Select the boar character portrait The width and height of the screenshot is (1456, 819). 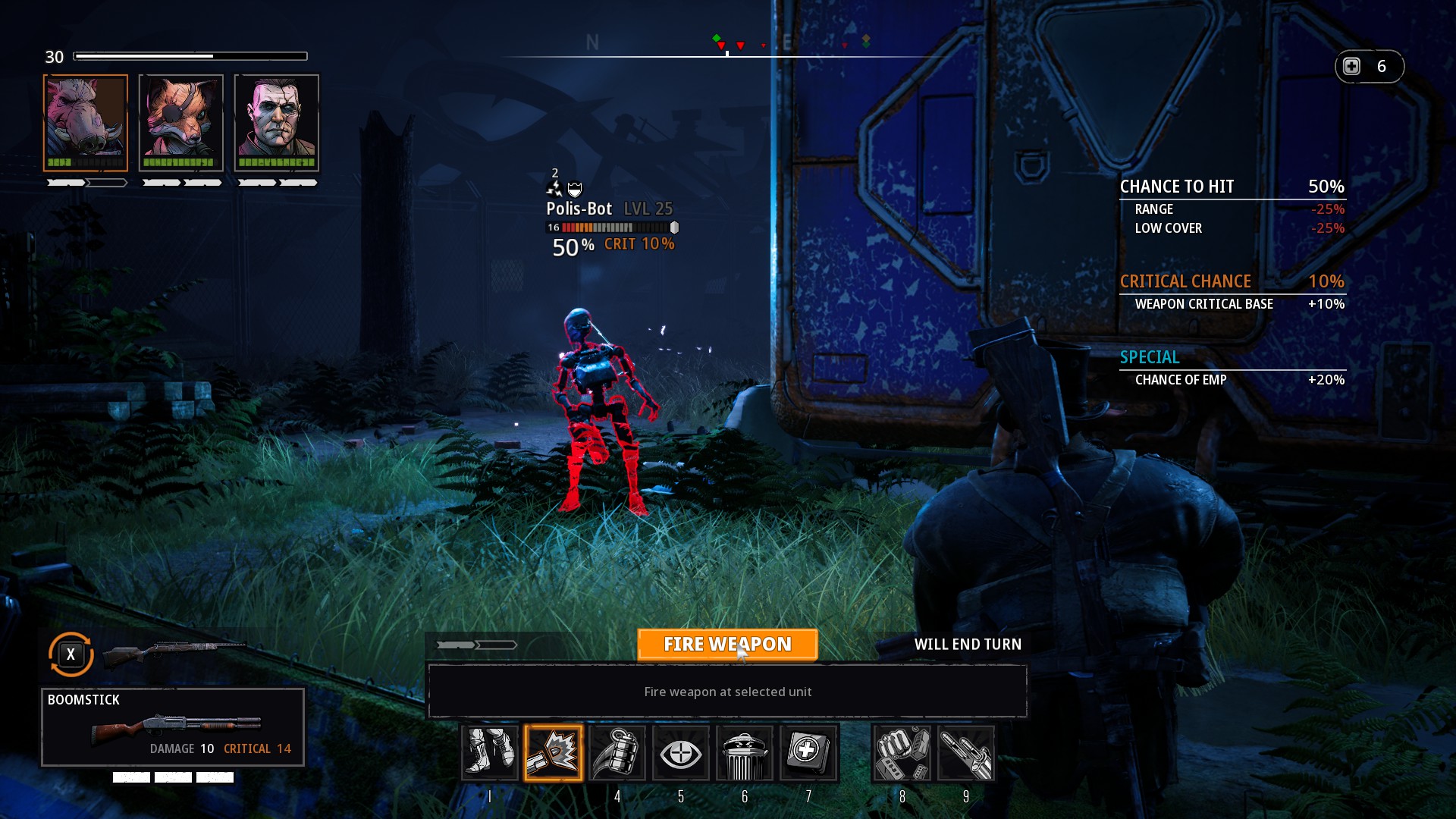[x=86, y=122]
